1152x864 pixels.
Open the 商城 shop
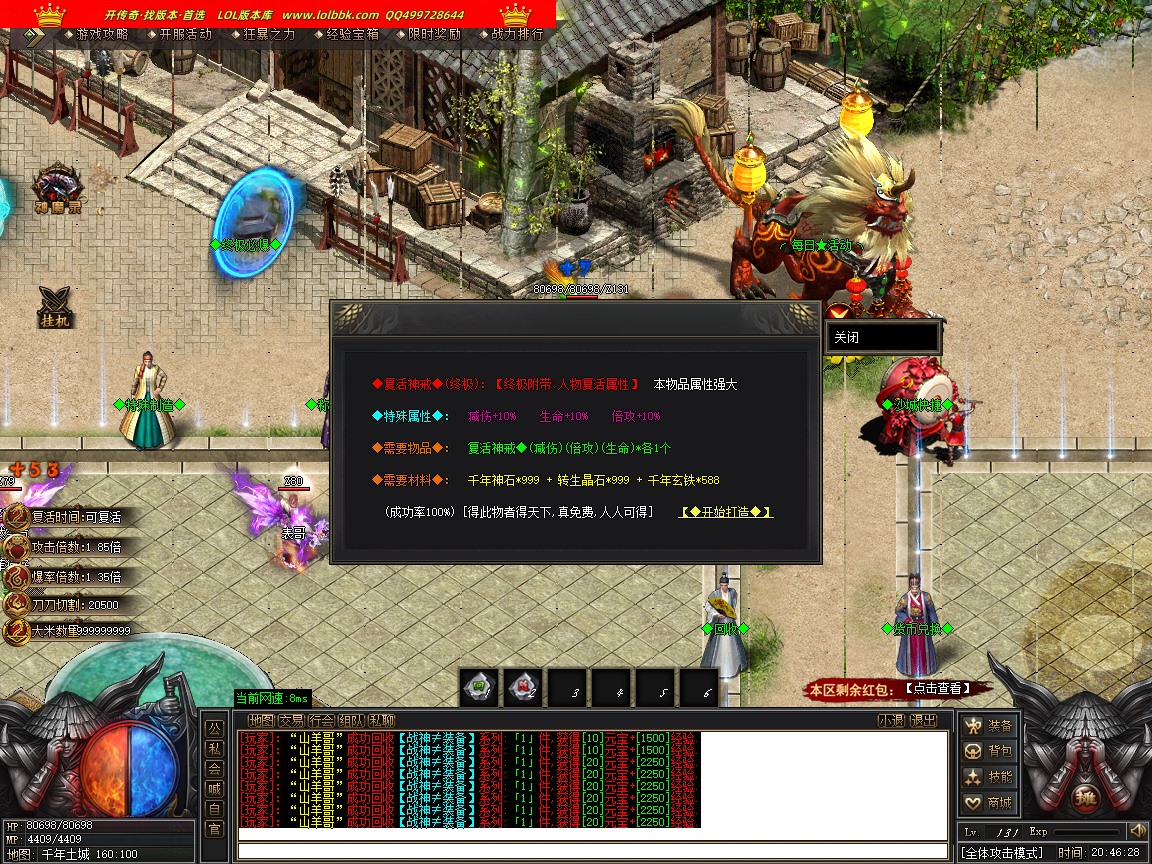coord(988,802)
